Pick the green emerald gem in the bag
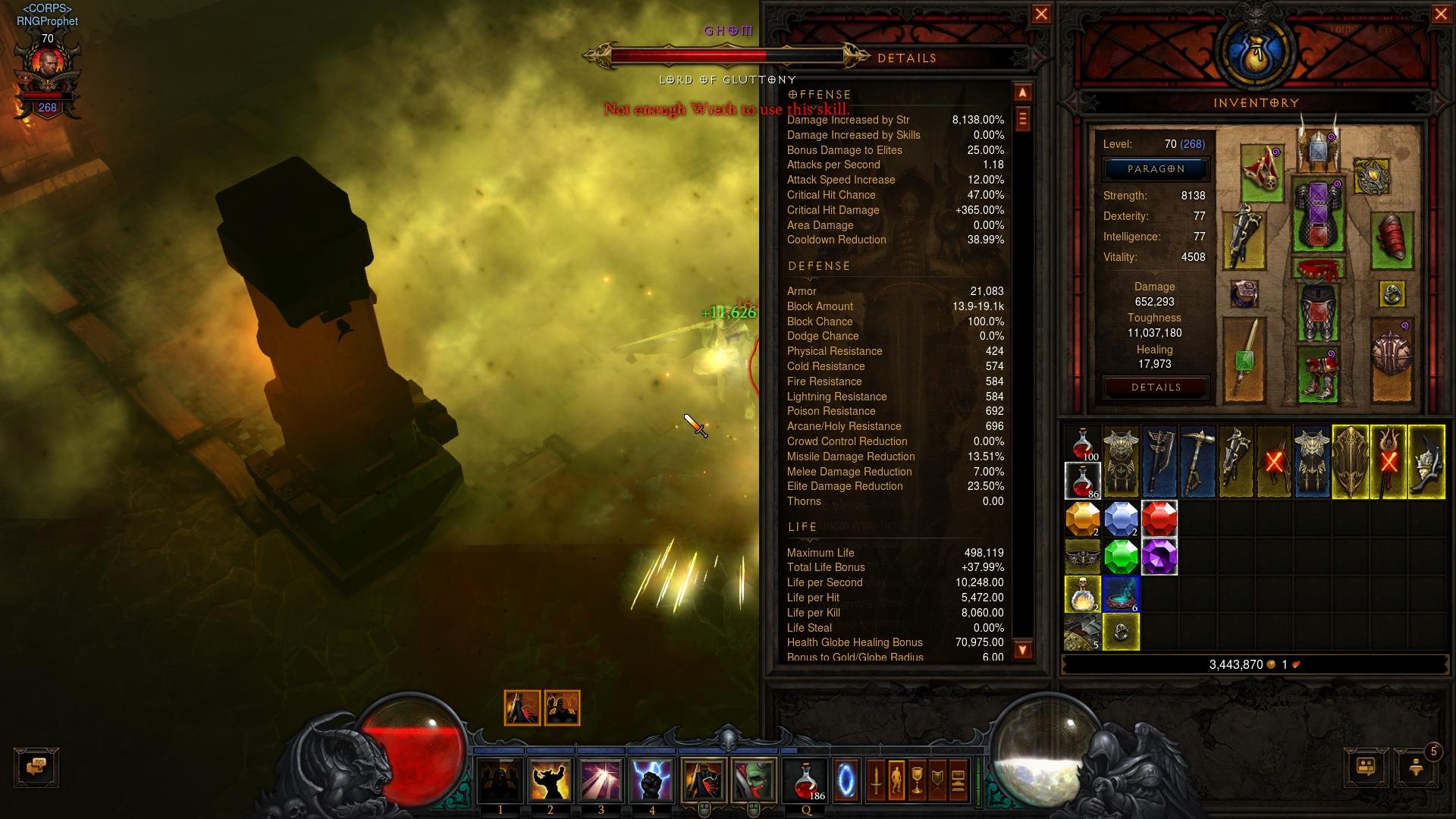This screenshot has height=819, width=1456. pos(1121,557)
